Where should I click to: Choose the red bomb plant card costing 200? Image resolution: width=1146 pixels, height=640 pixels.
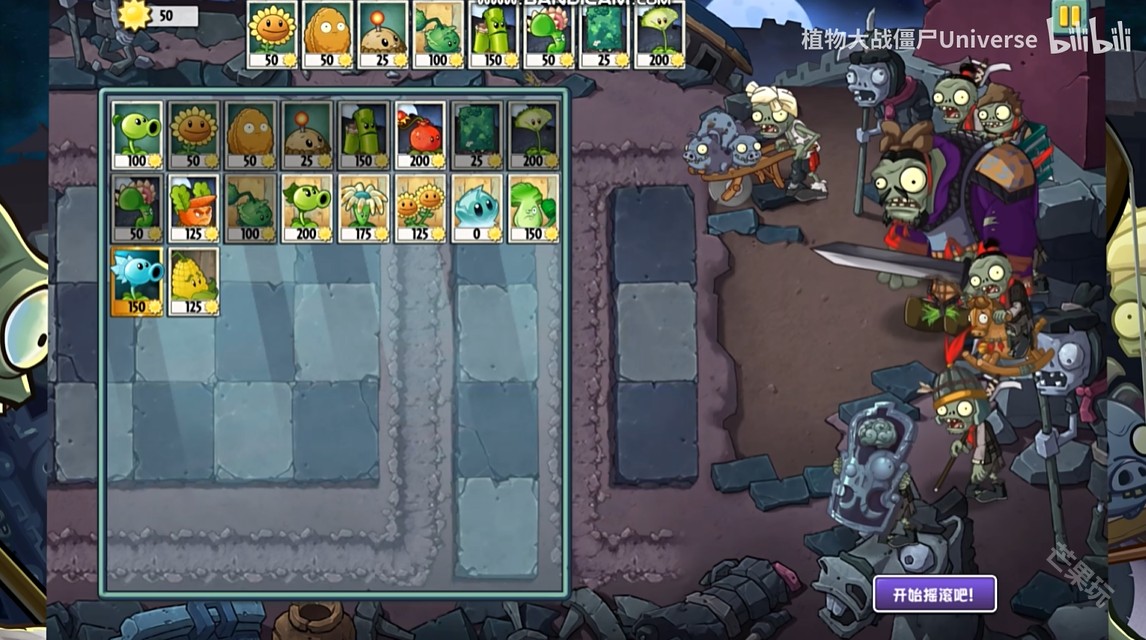(420, 134)
